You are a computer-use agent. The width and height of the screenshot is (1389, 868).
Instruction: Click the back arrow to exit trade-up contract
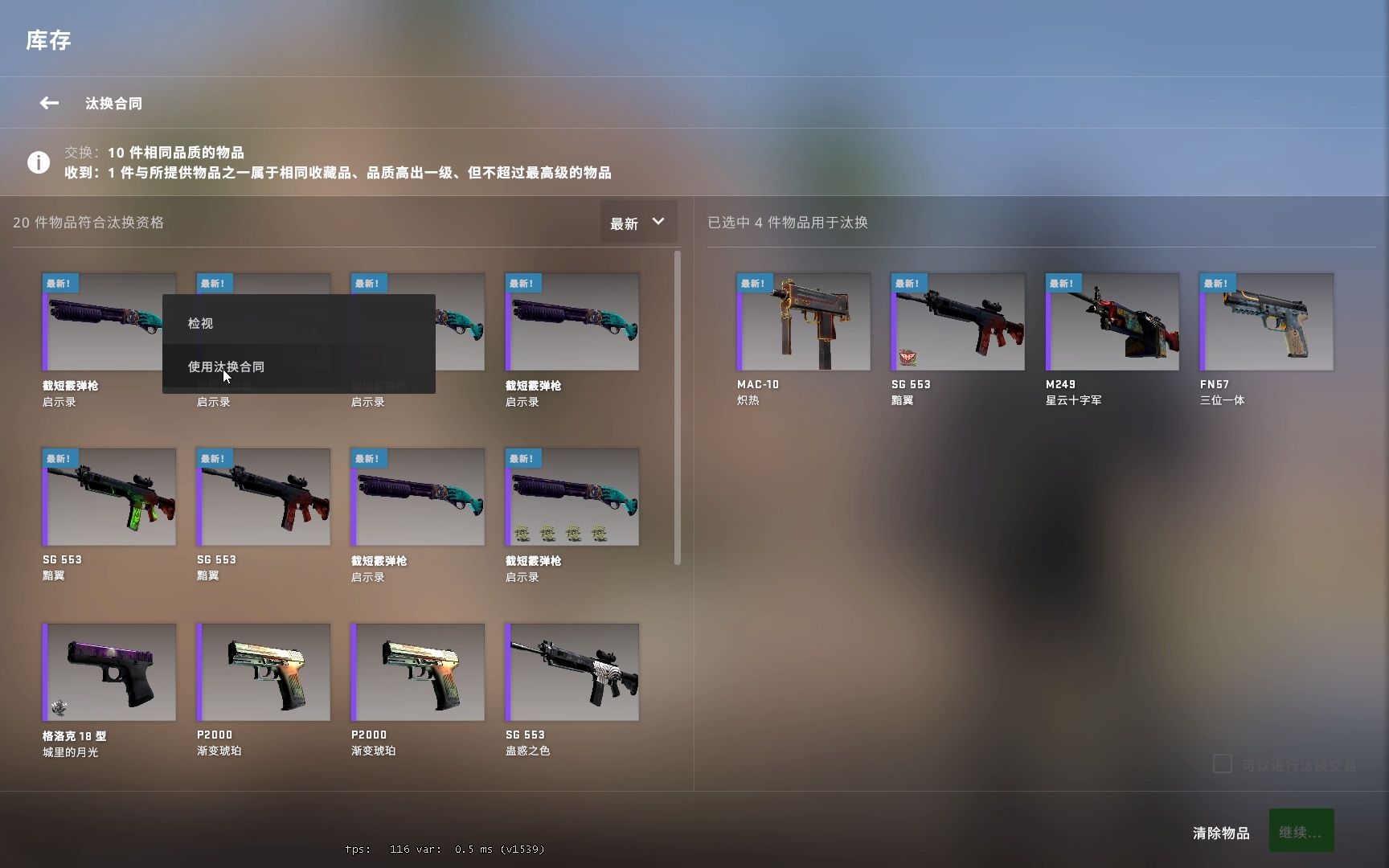48,103
